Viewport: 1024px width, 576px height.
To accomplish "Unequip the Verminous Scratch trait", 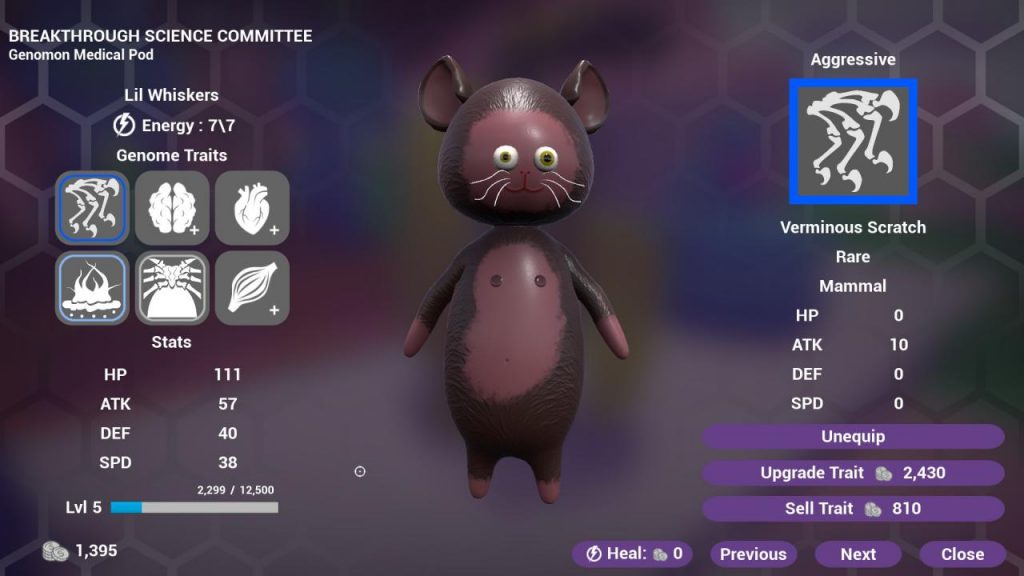I will (x=852, y=437).
